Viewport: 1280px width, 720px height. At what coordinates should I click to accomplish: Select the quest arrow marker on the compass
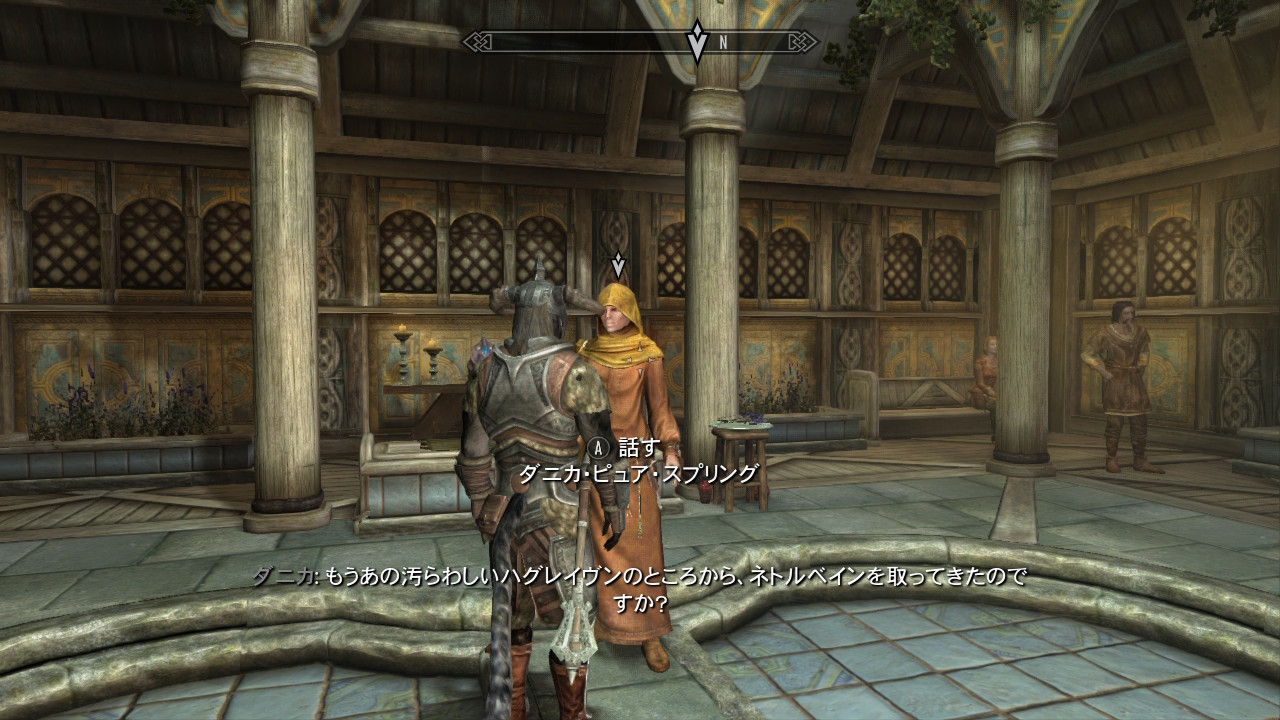pos(697,41)
